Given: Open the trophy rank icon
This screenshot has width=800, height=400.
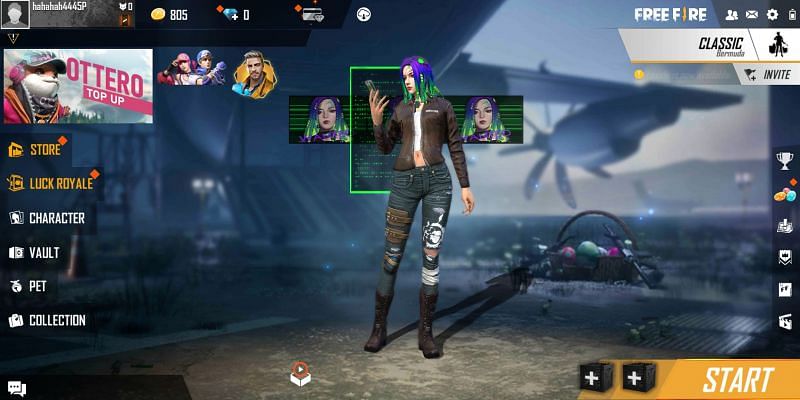Looking at the screenshot, I should (x=785, y=160).
